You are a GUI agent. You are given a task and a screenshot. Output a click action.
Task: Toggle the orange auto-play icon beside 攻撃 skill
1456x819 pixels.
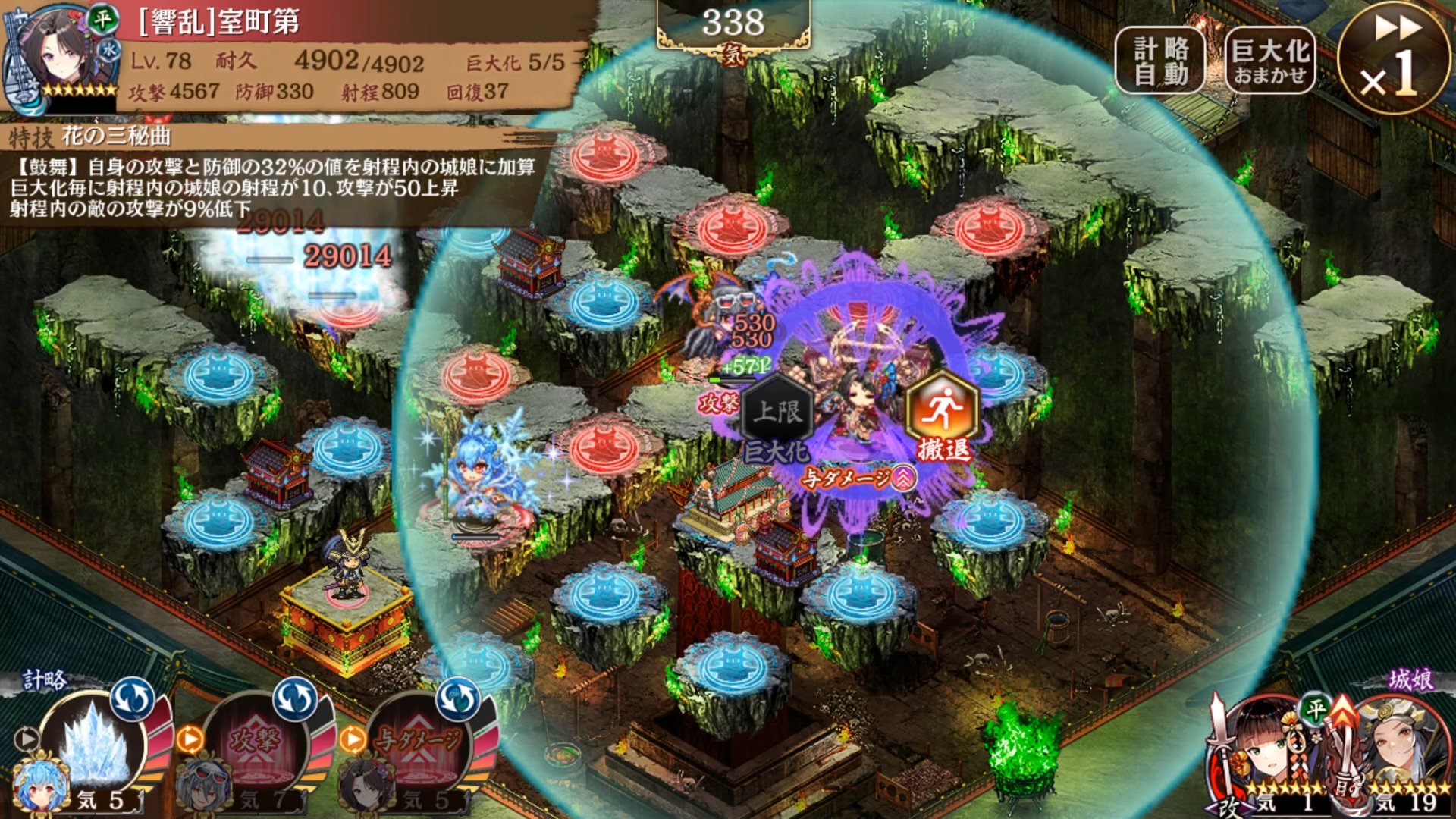(190, 738)
